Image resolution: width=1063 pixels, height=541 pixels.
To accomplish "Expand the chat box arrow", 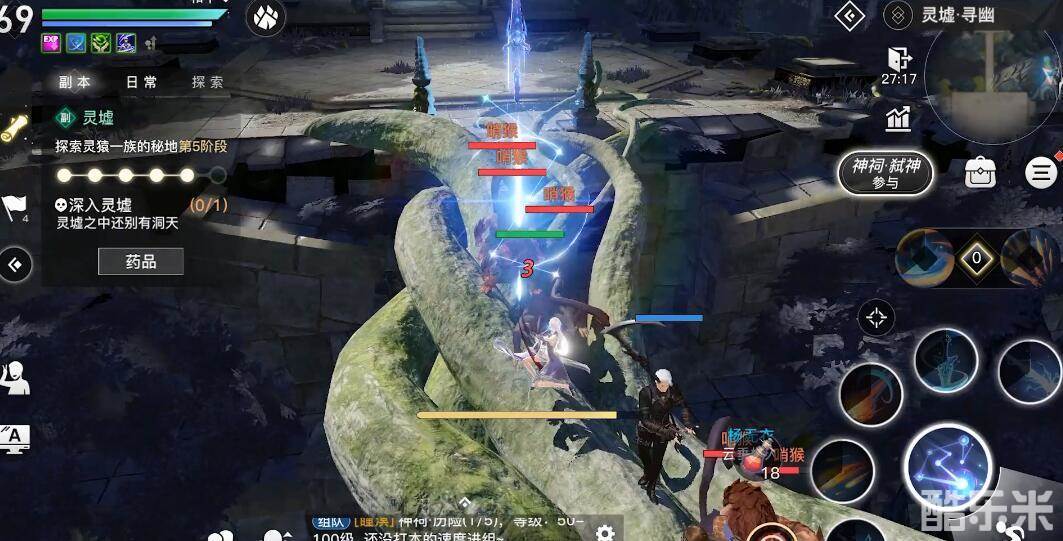I will 465,503.
